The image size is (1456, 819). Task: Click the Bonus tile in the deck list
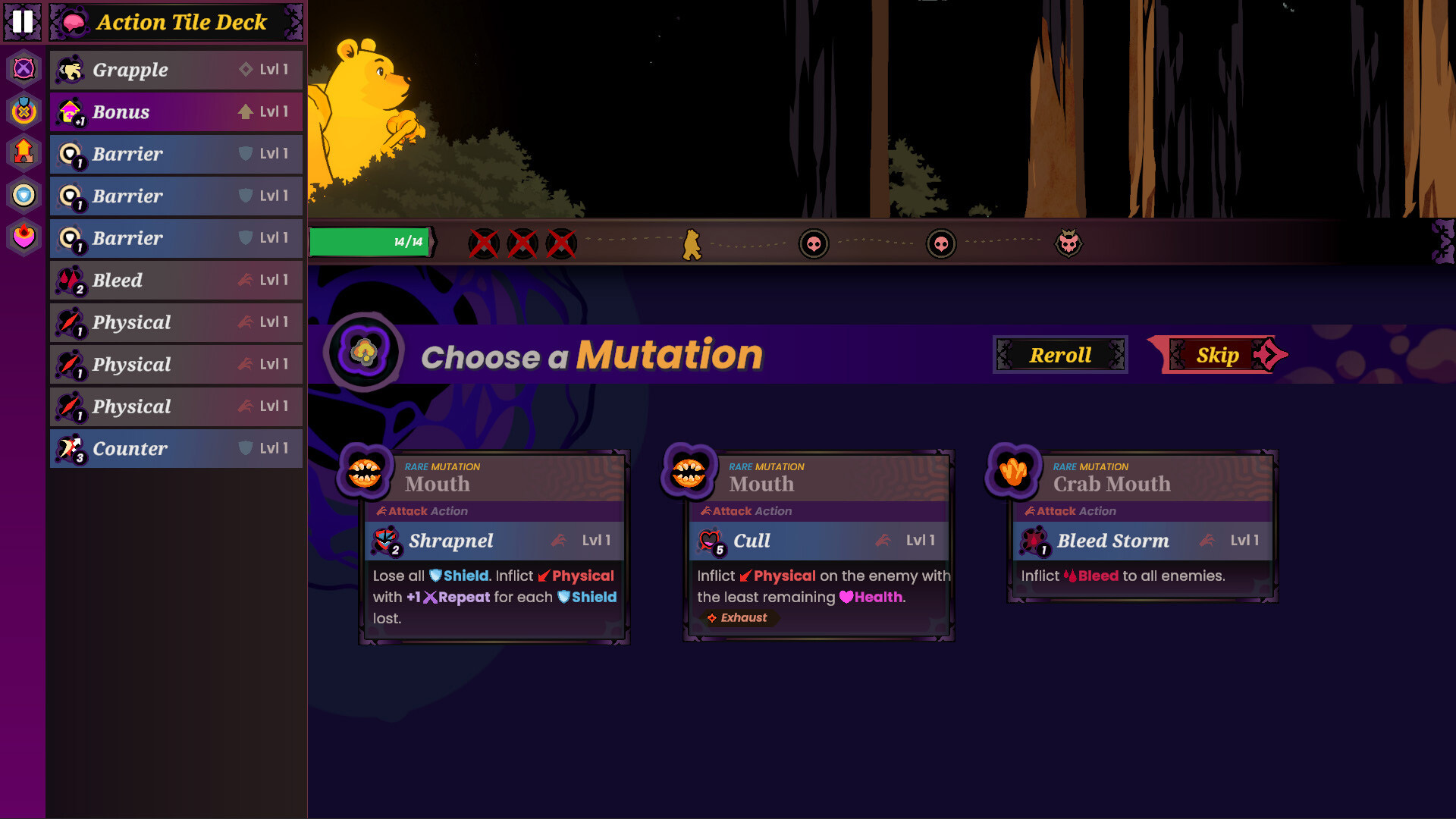coord(176,112)
